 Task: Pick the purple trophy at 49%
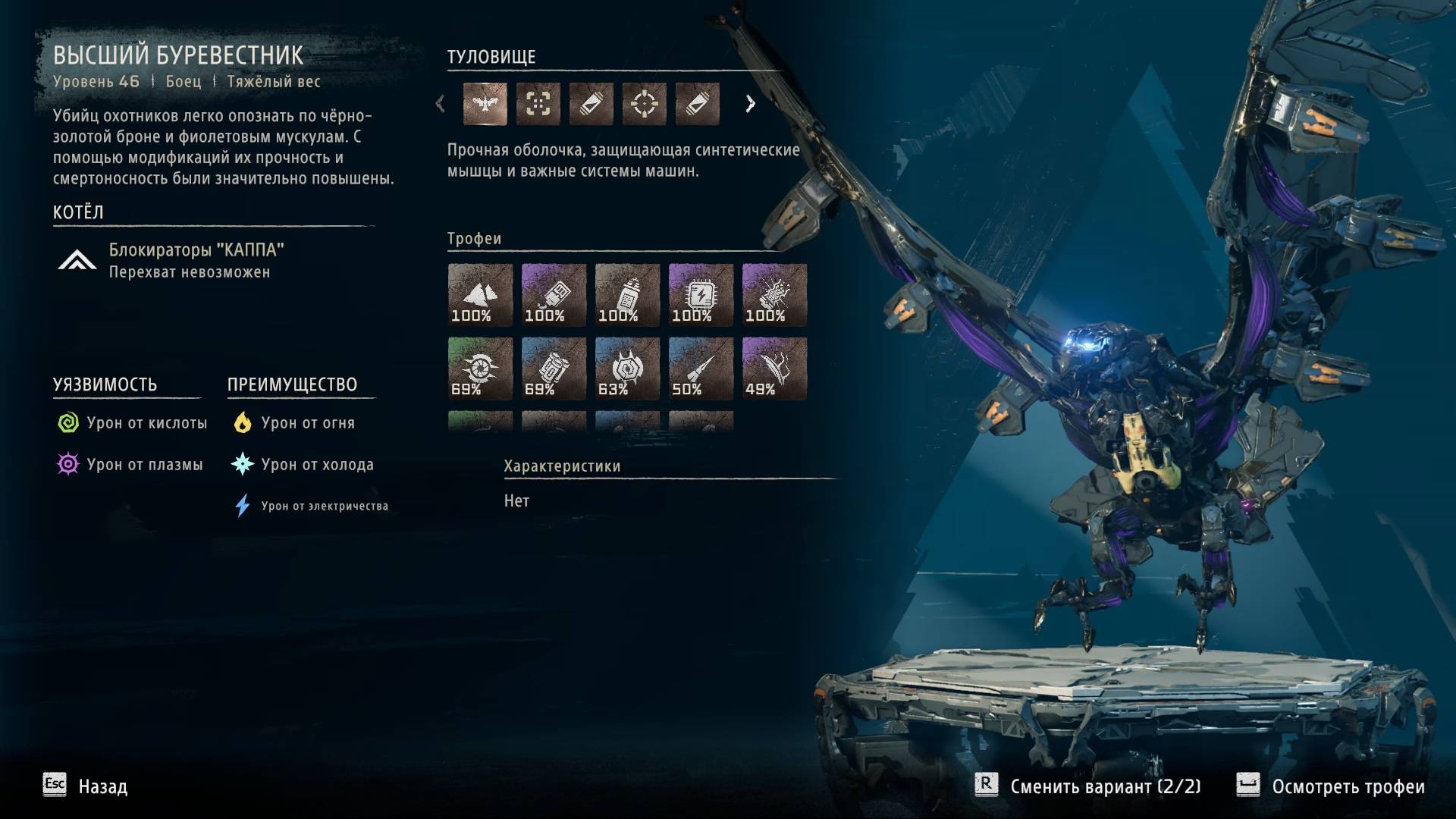point(774,369)
